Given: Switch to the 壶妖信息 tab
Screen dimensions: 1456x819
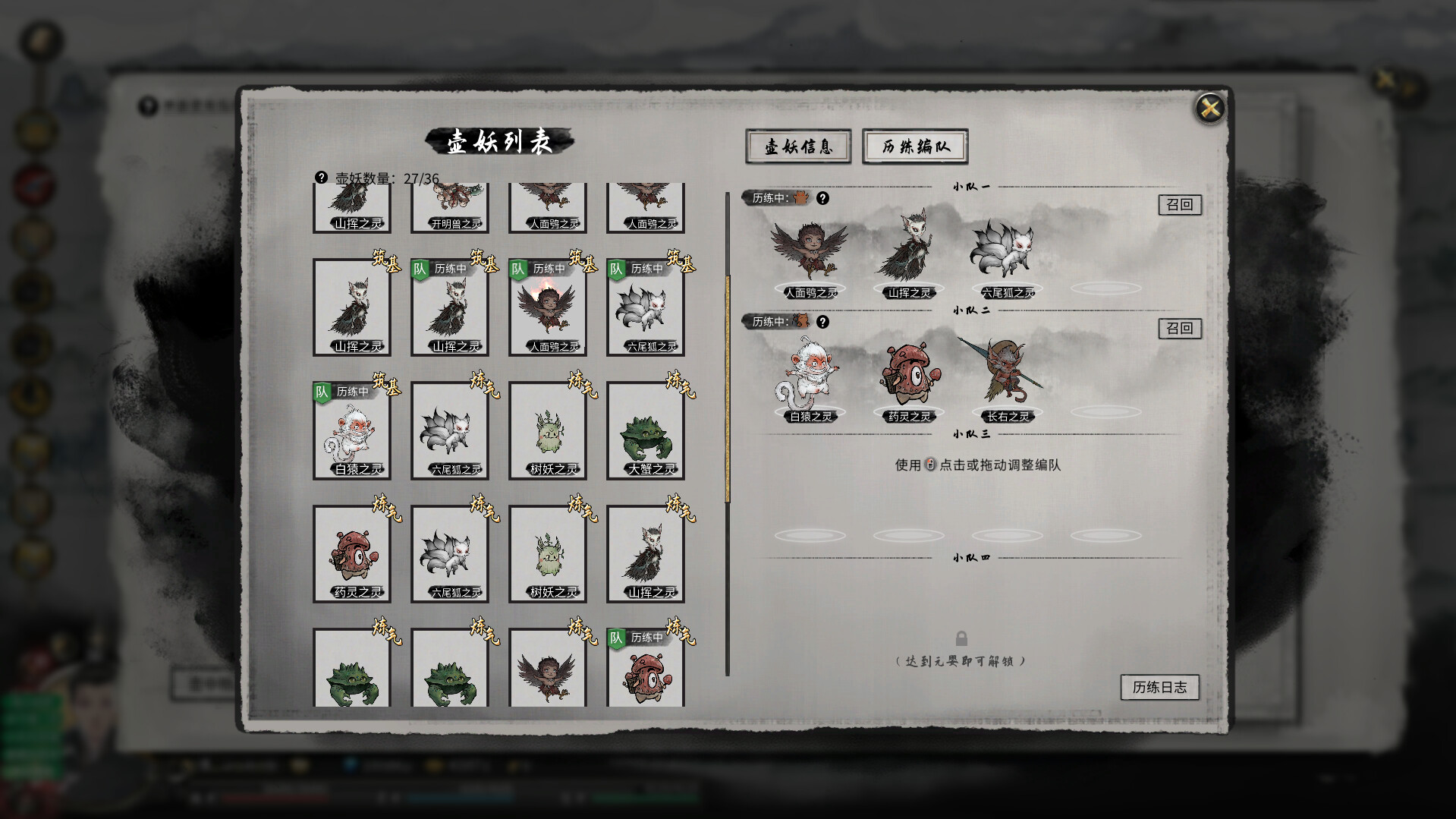Looking at the screenshot, I should tap(798, 146).
